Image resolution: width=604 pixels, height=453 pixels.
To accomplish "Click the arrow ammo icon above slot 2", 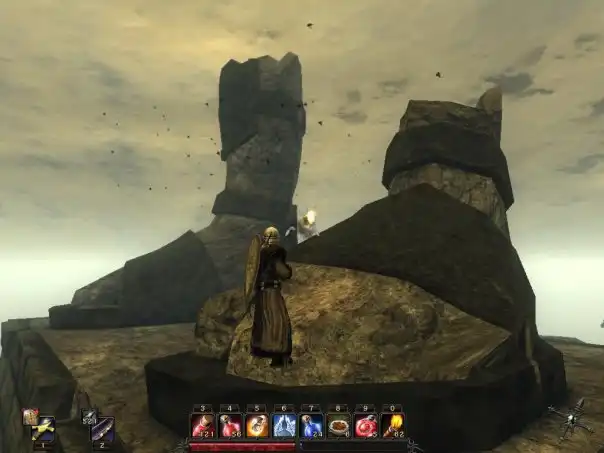I will point(88,417).
